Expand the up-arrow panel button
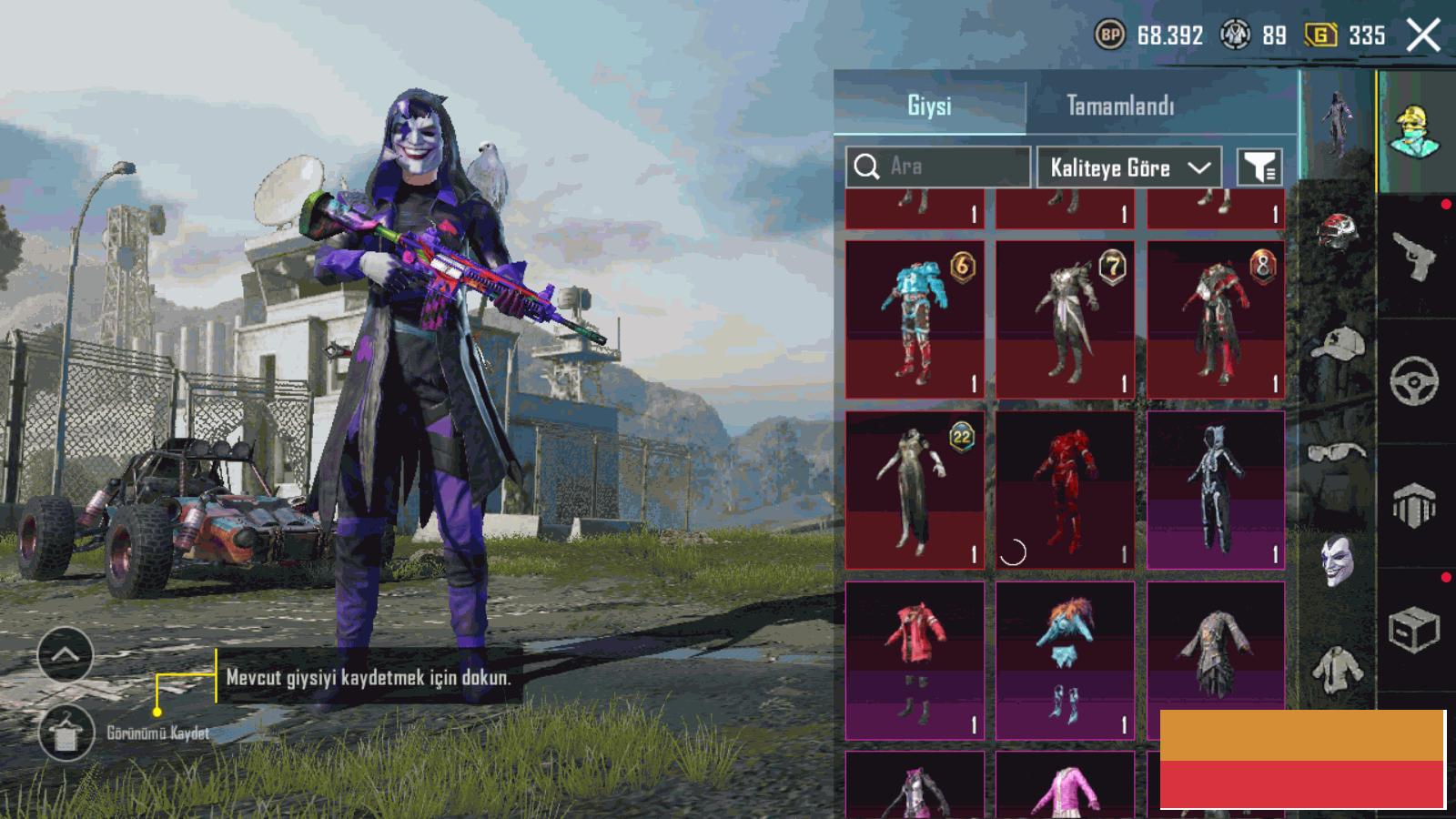The height and width of the screenshot is (819, 1456). tap(65, 654)
